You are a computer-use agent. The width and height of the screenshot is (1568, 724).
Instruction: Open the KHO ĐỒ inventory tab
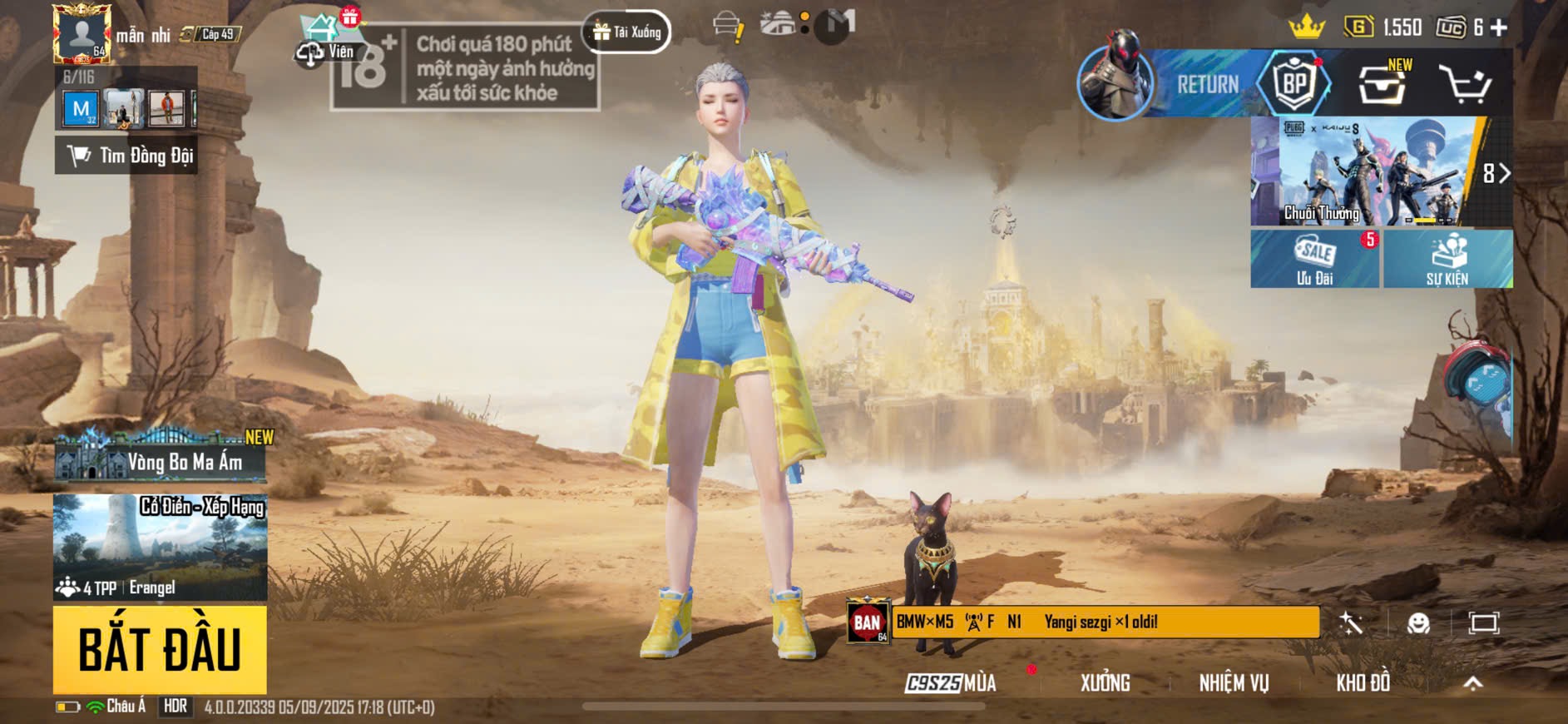1363,683
